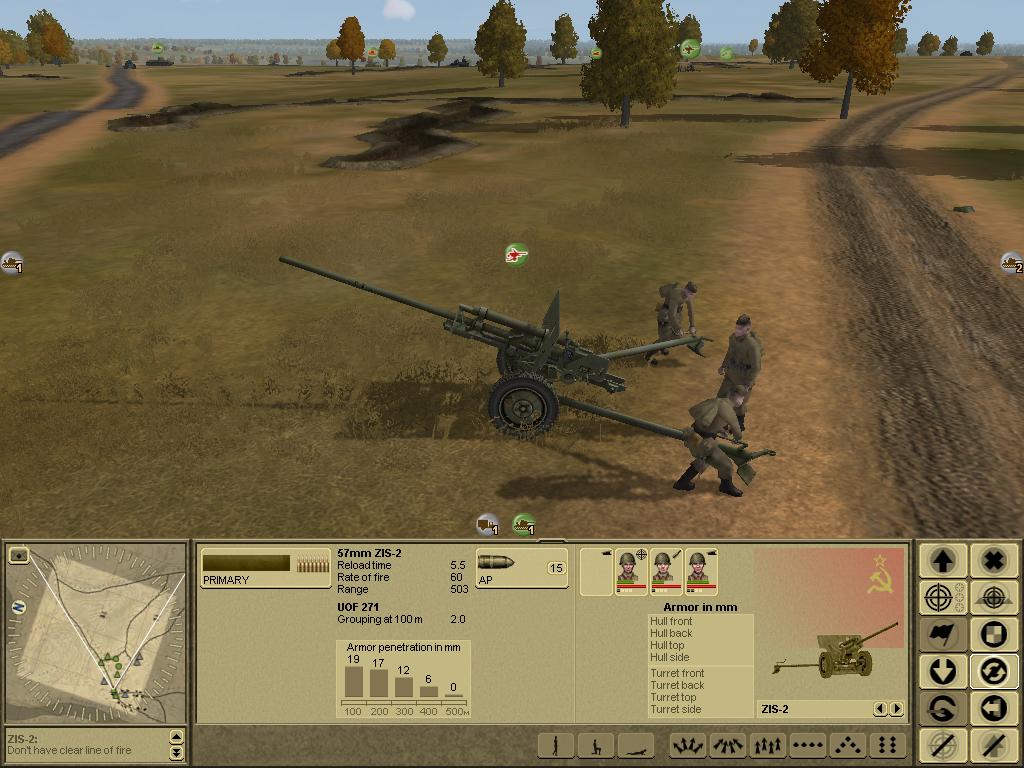
Task: Set crew stance to prone
Action: pos(635,745)
